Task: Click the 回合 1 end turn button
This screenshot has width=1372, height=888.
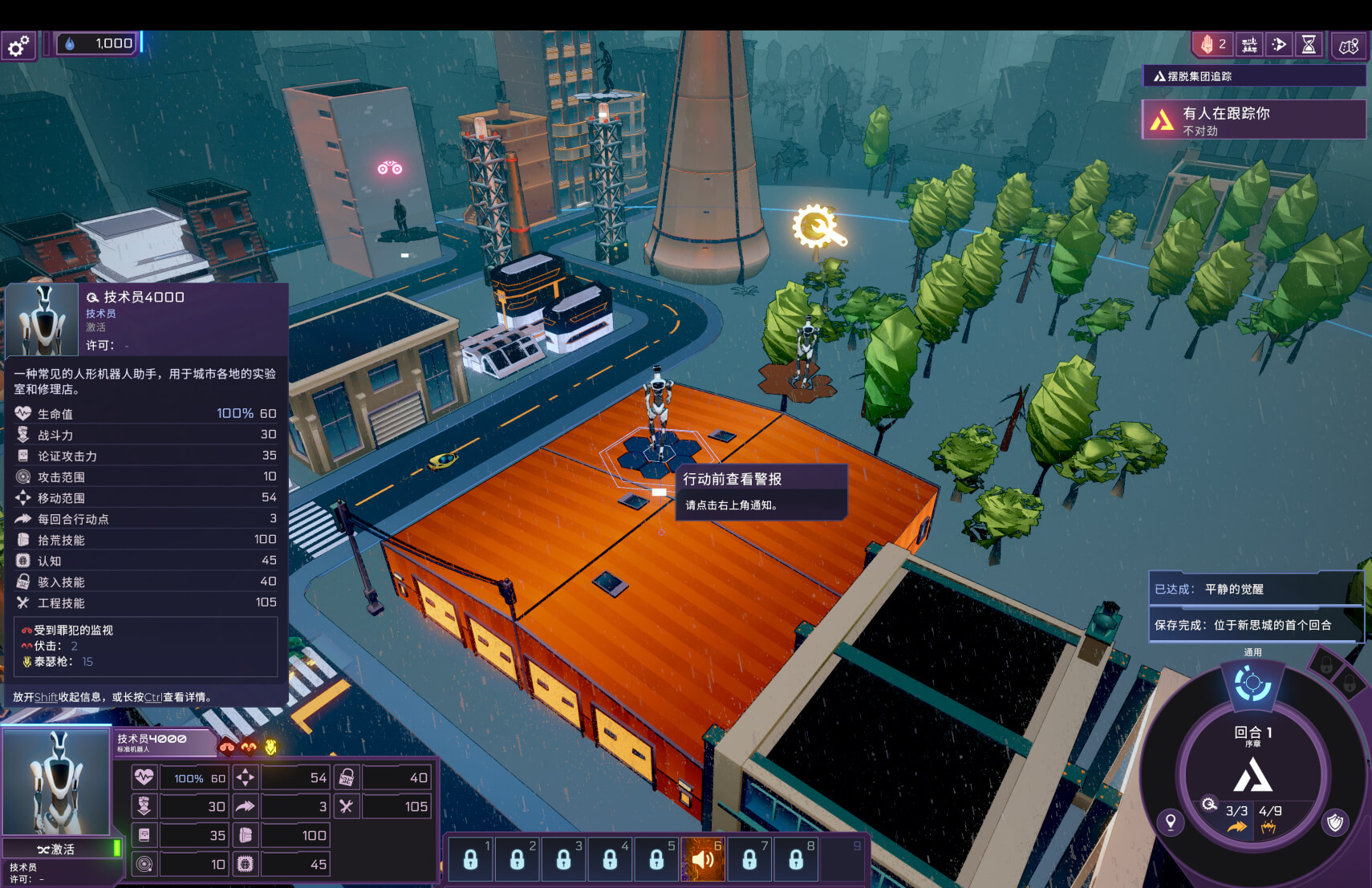Action: click(x=1252, y=734)
